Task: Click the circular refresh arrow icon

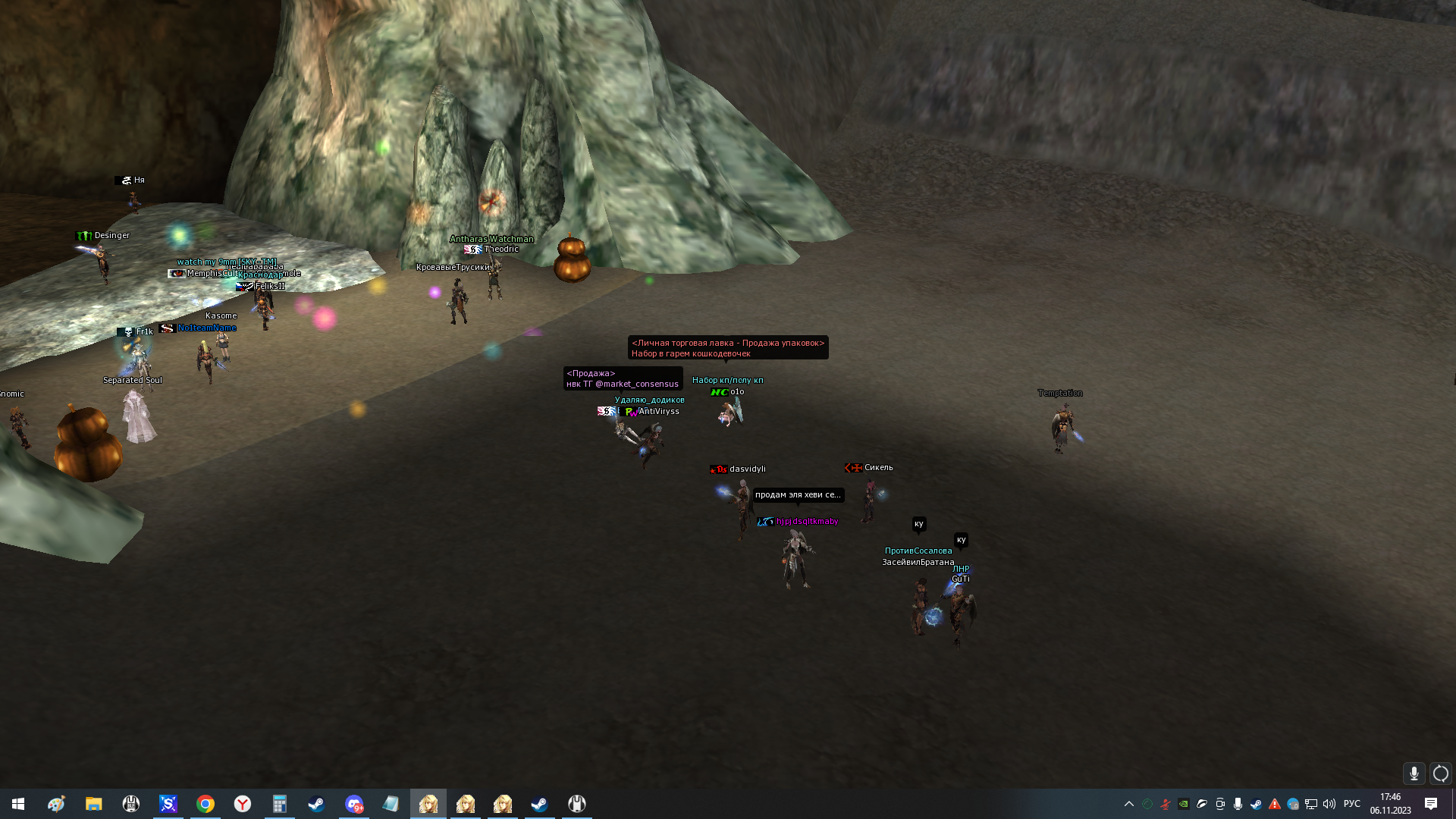Action: pos(1440,773)
